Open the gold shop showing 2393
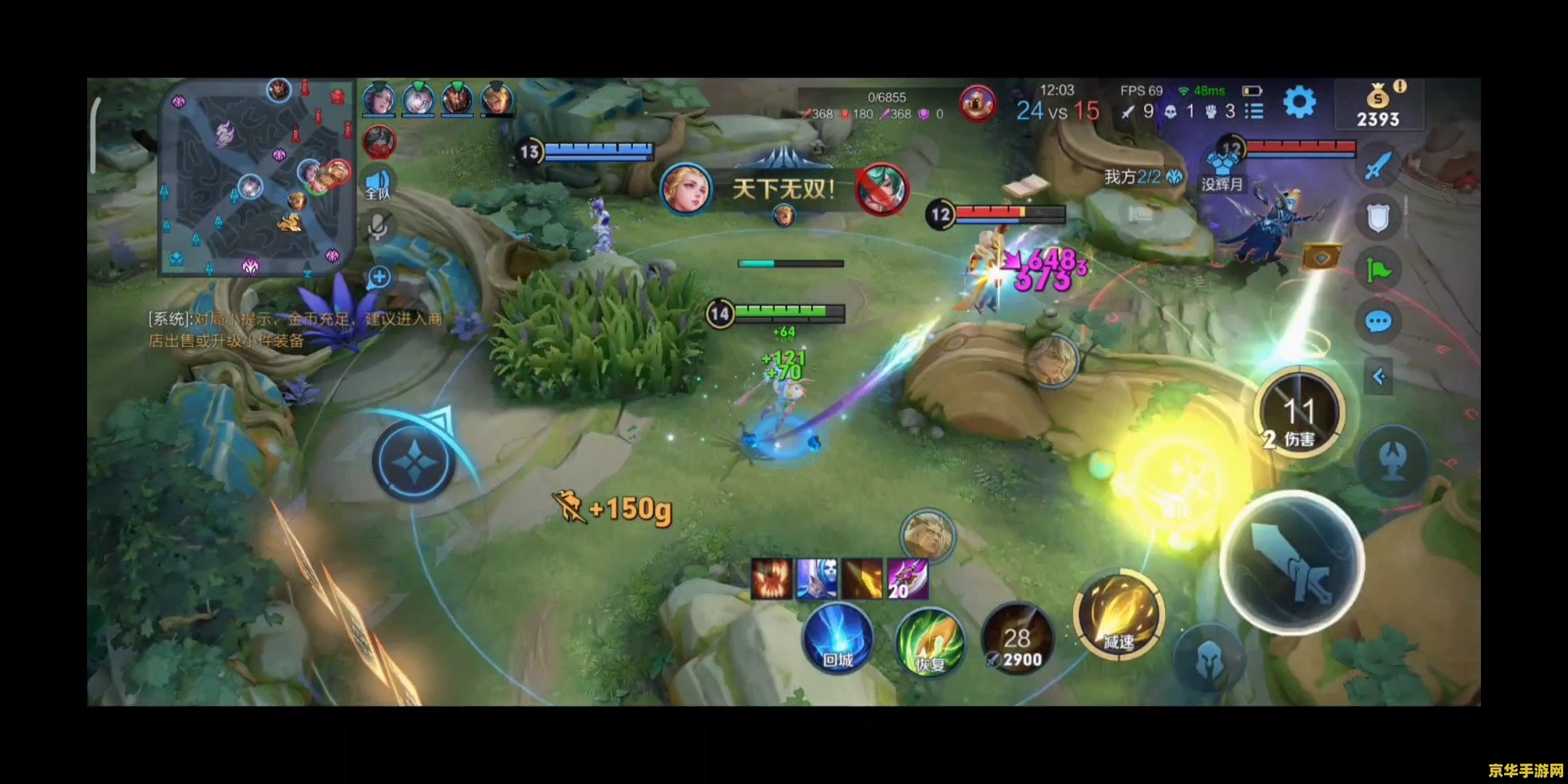Screen dimensions: 1568x784 1378,106
